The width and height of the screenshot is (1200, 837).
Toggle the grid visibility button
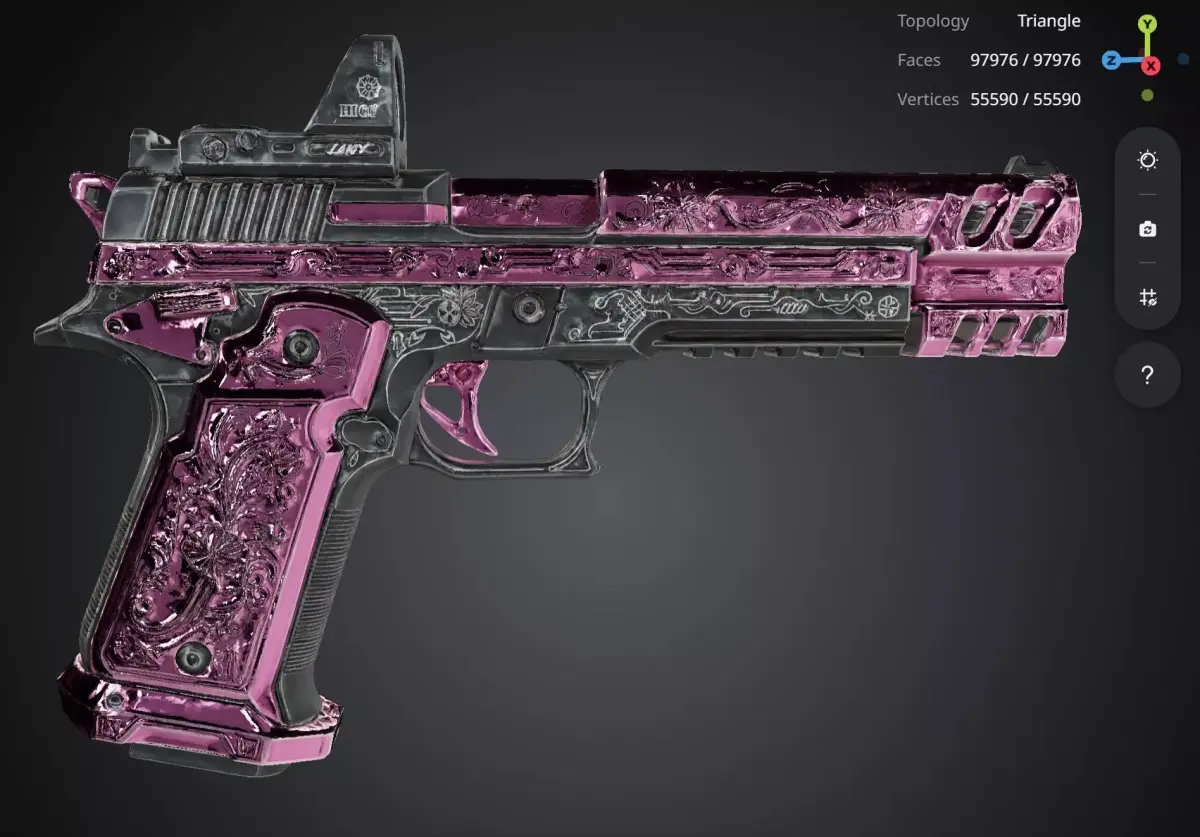coord(1147,297)
